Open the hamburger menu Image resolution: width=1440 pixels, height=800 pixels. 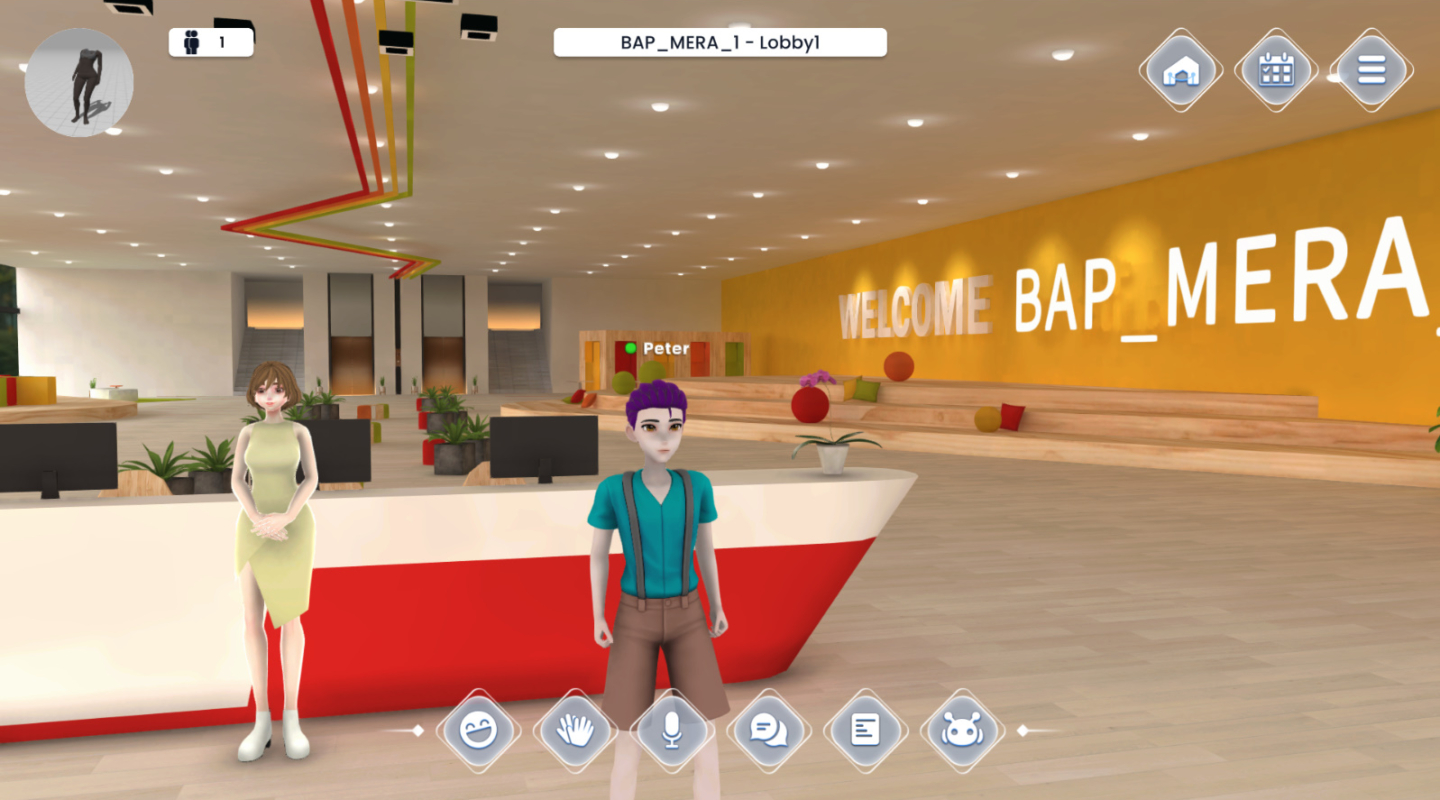click(x=1371, y=70)
